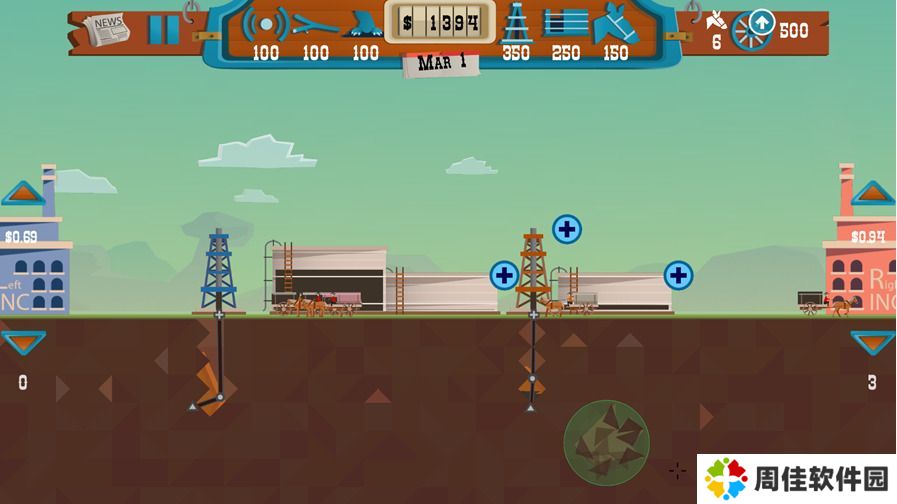Hire the dowser with the forked rod icon
This screenshot has height=504, width=897.
315,24
